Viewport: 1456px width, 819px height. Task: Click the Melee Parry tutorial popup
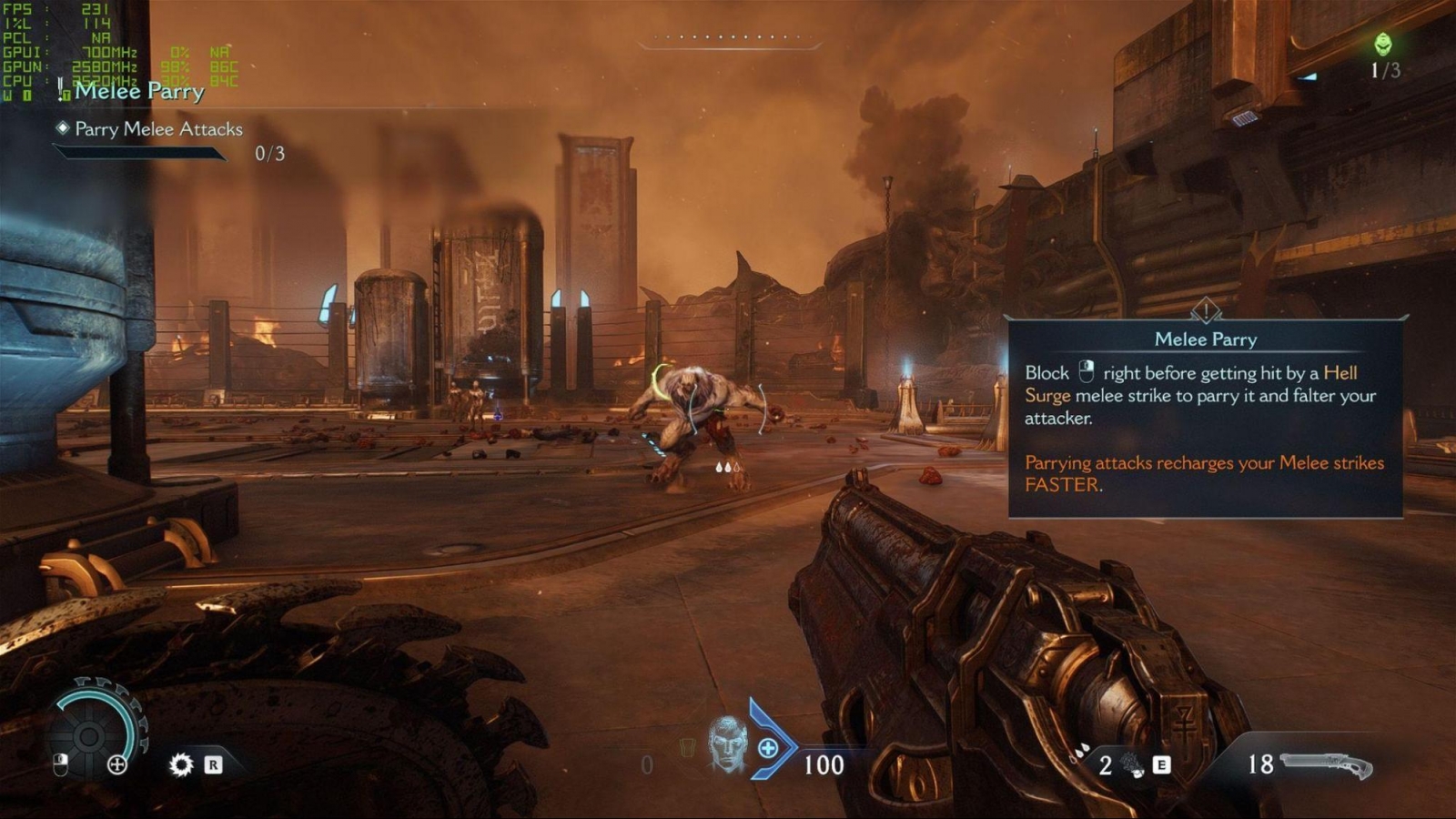click(x=1205, y=419)
